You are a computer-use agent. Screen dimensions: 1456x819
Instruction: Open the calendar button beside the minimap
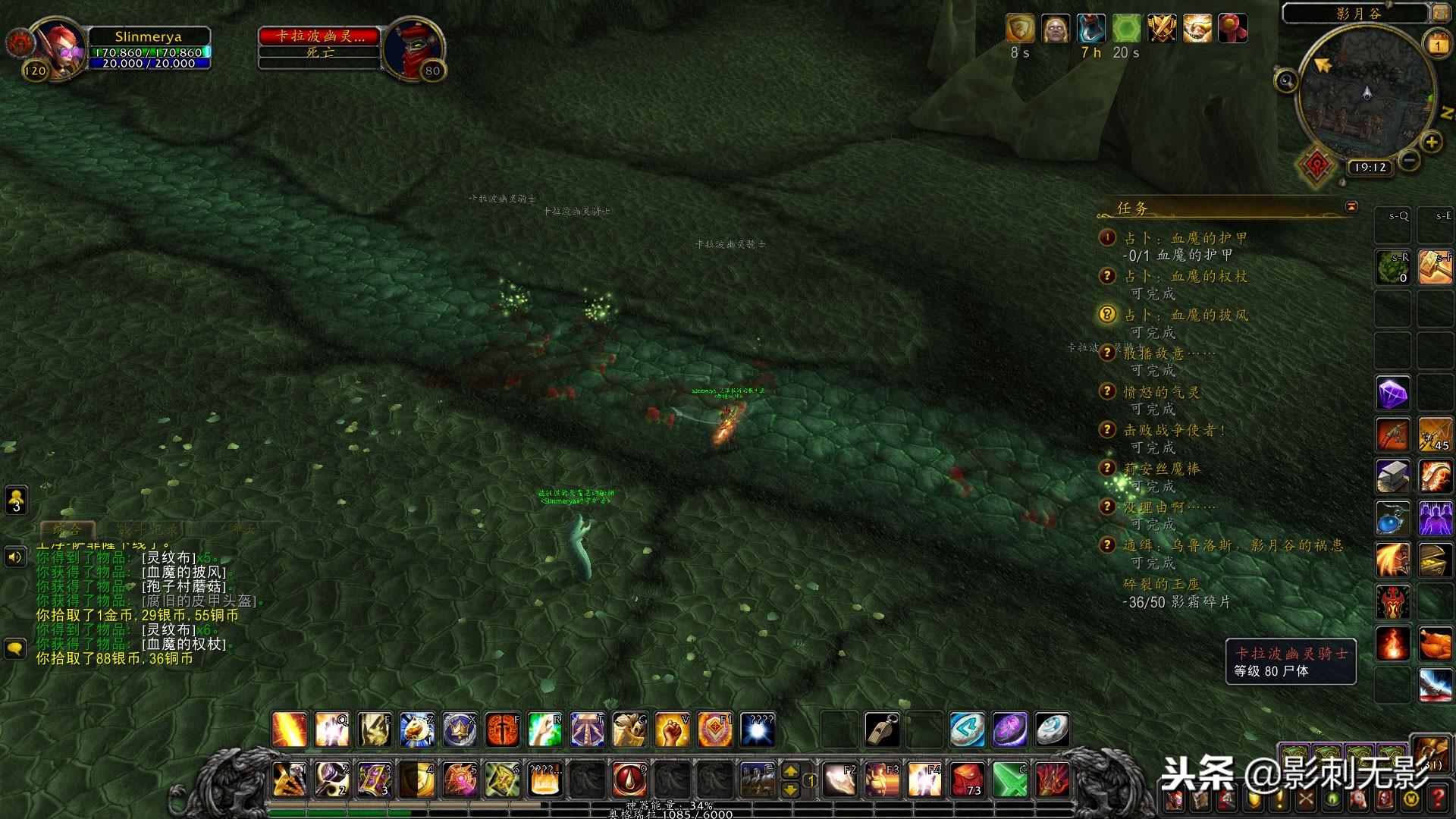point(1437,45)
